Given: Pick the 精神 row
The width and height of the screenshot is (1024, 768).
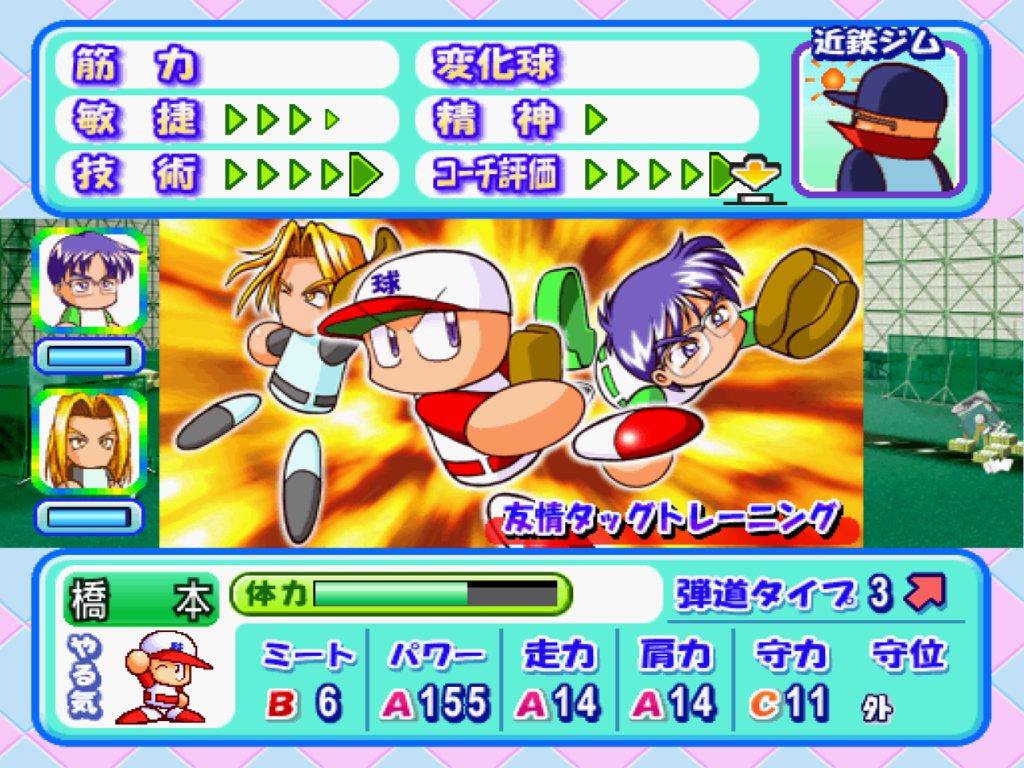Looking at the screenshot, I should [x=588, y=120].
